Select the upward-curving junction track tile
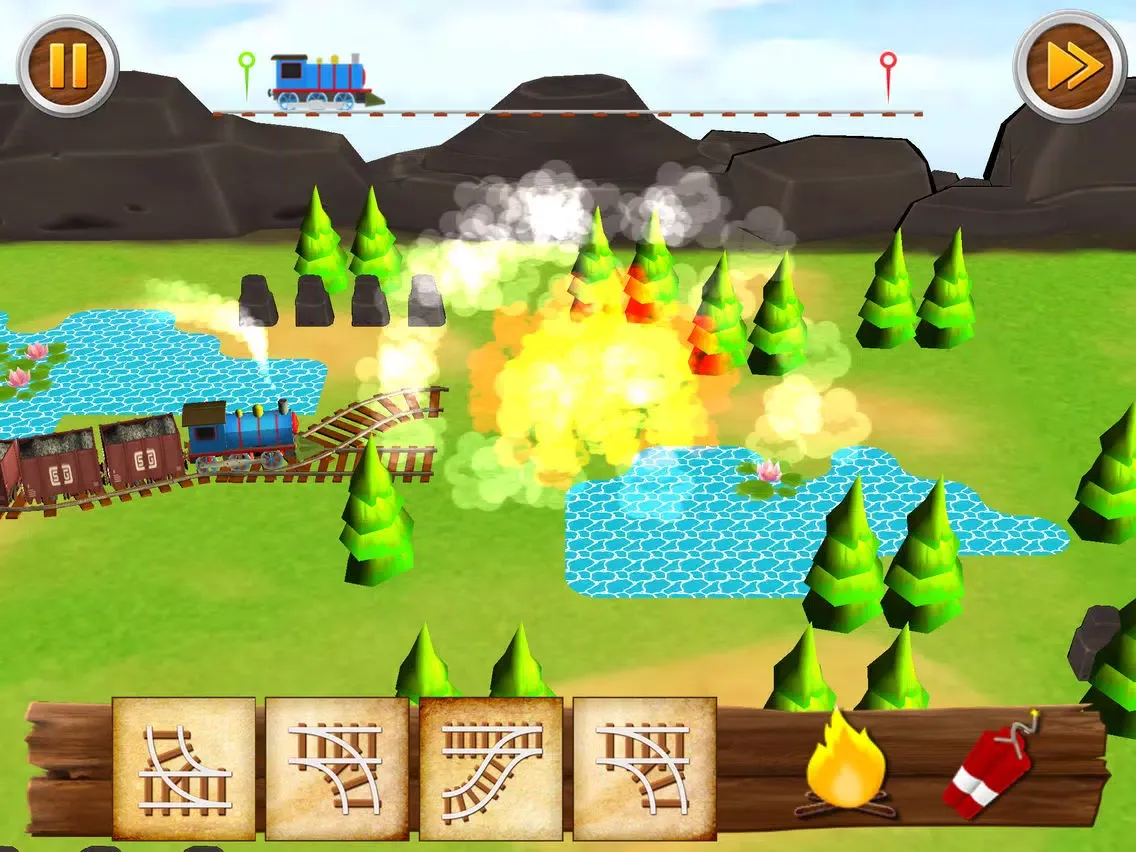Screen dimensions: 1136x852 (x=184, y=768)
